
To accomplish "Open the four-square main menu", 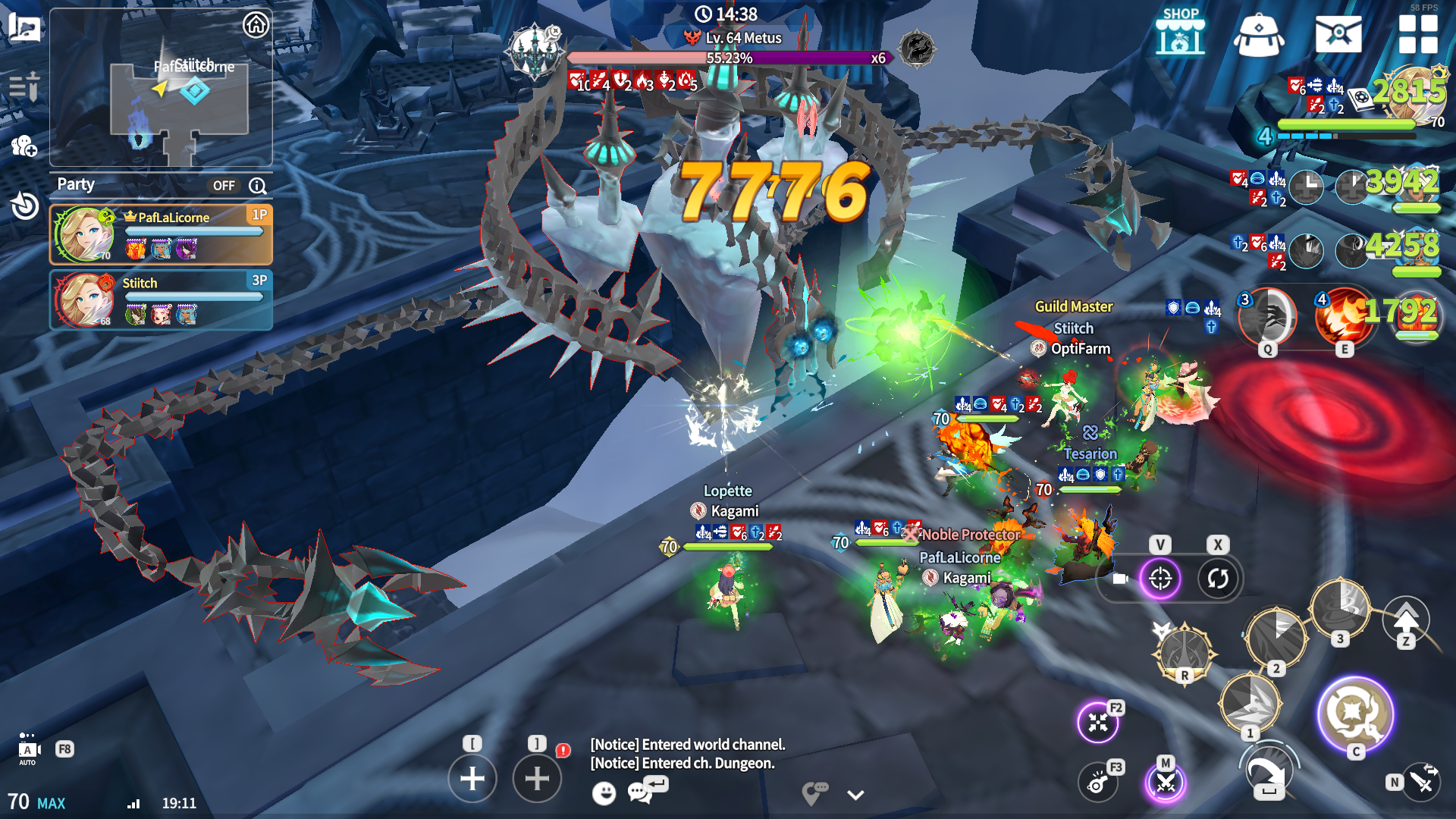I will [1418, 34].
